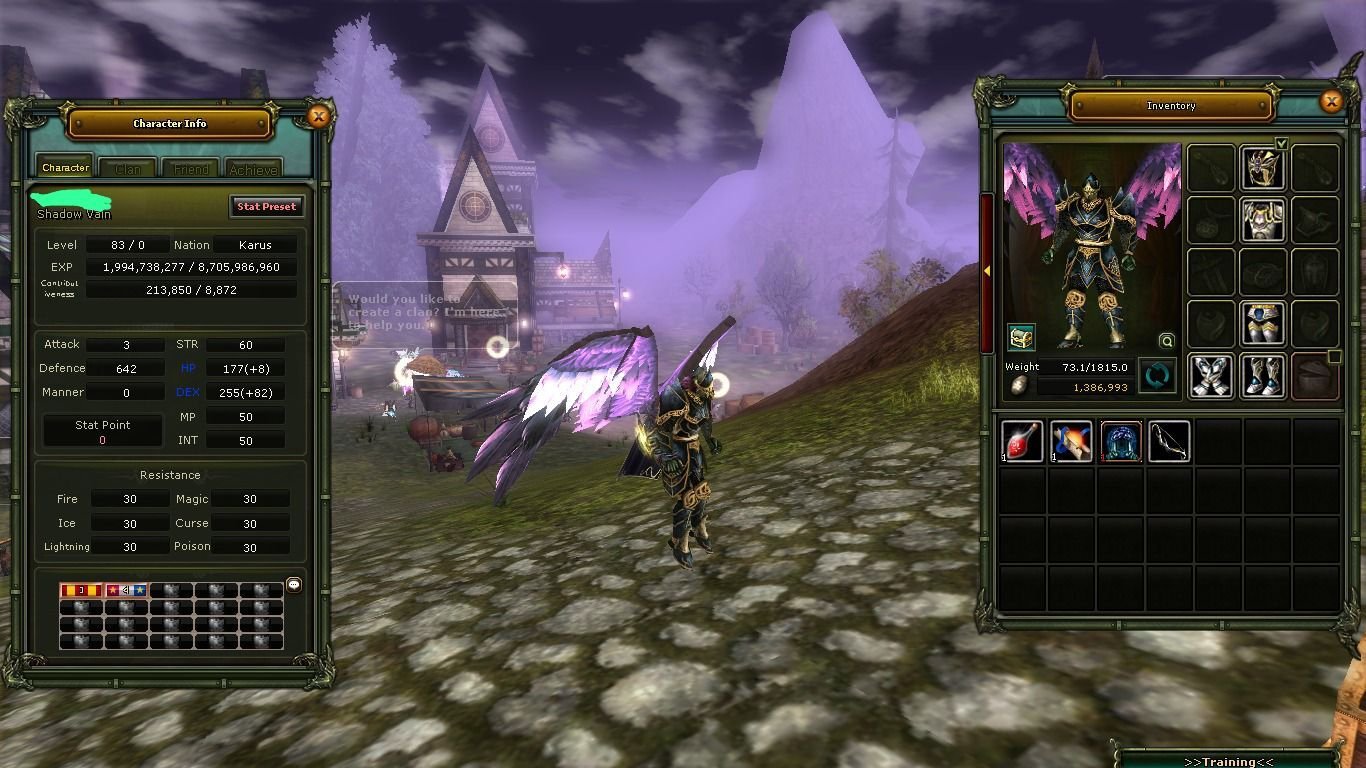Click the scroll item in the hotbar

coord(1071,441)
